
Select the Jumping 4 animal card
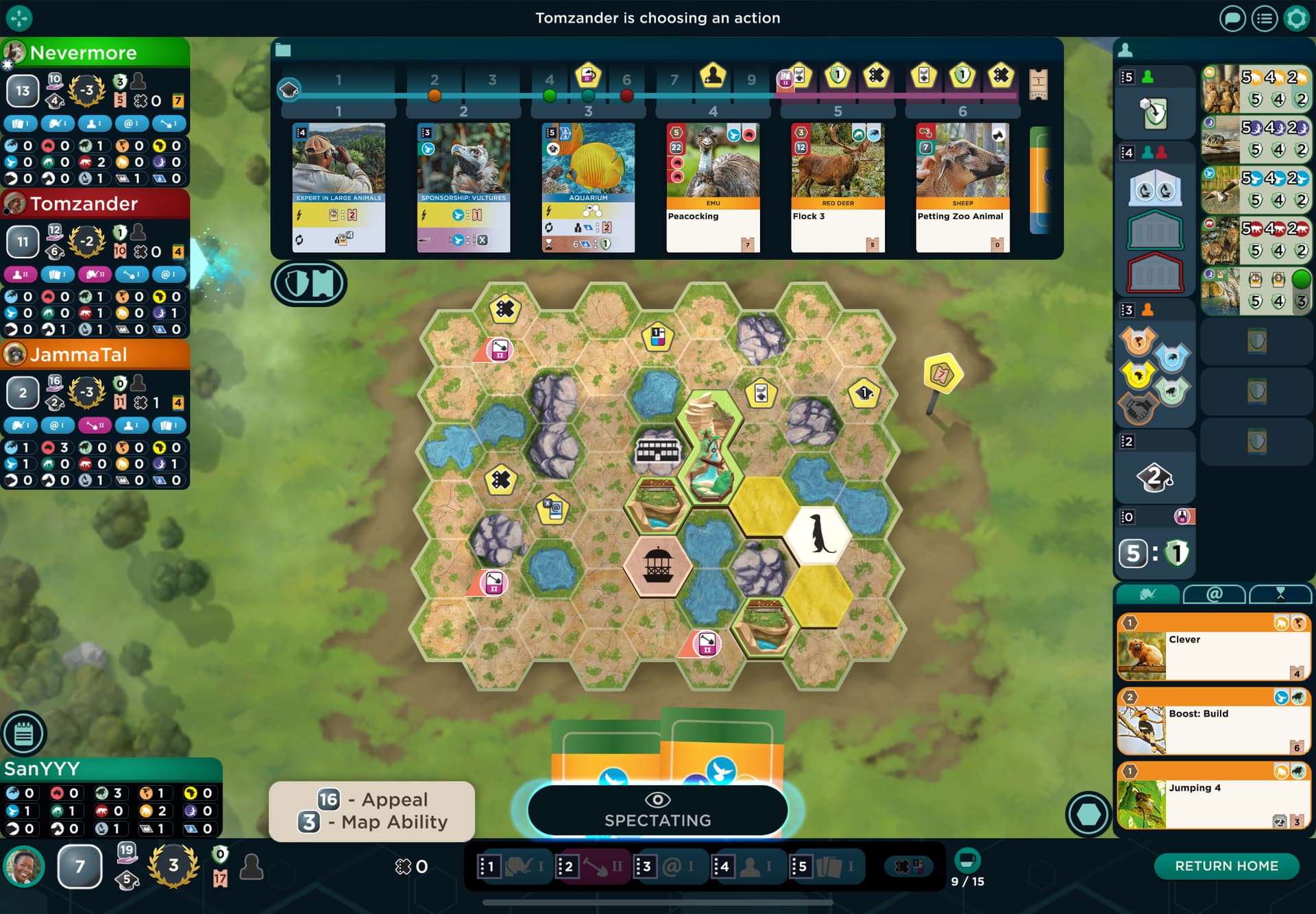(x=1213, y=795)
